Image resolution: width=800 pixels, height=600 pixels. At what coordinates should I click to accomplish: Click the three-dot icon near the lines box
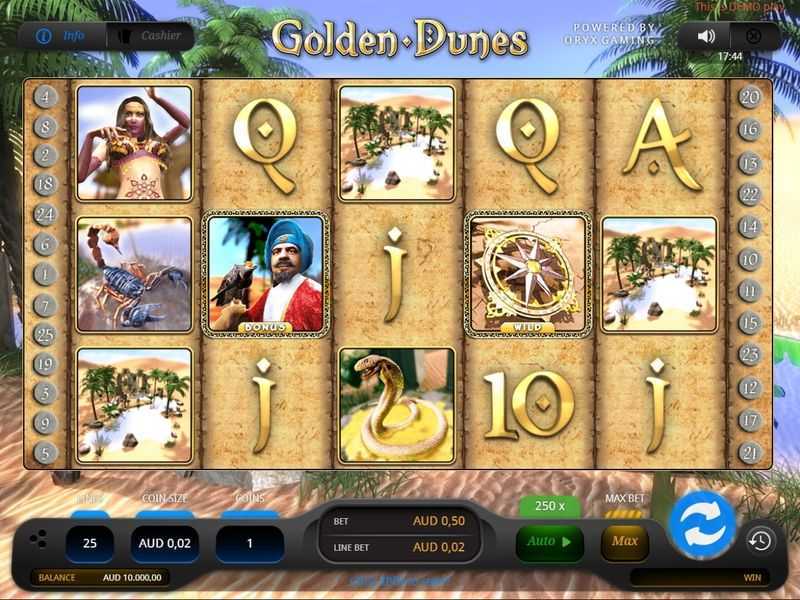coord(38,540)
